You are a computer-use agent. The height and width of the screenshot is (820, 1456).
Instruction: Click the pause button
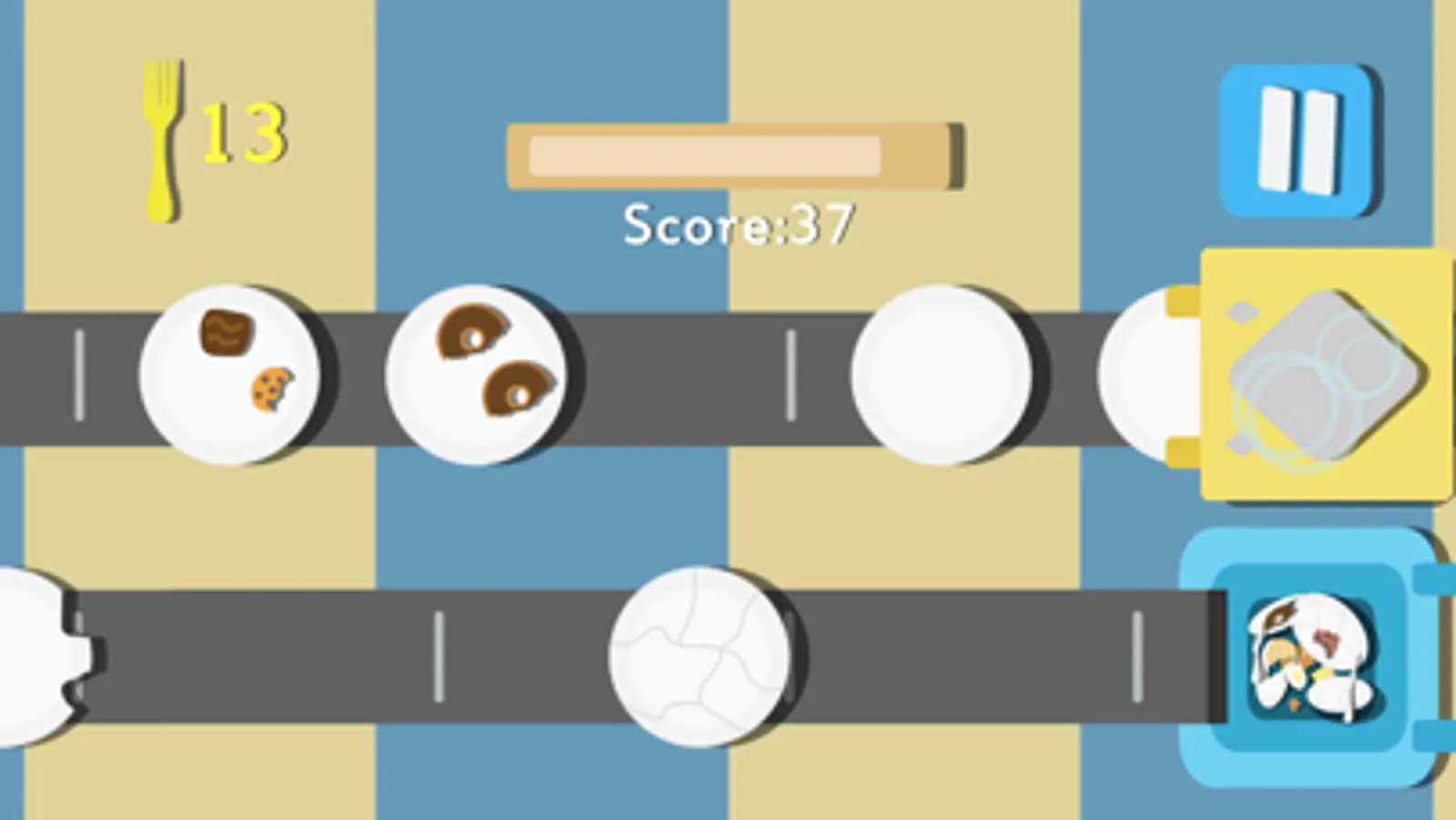(x=1294, y=138)
